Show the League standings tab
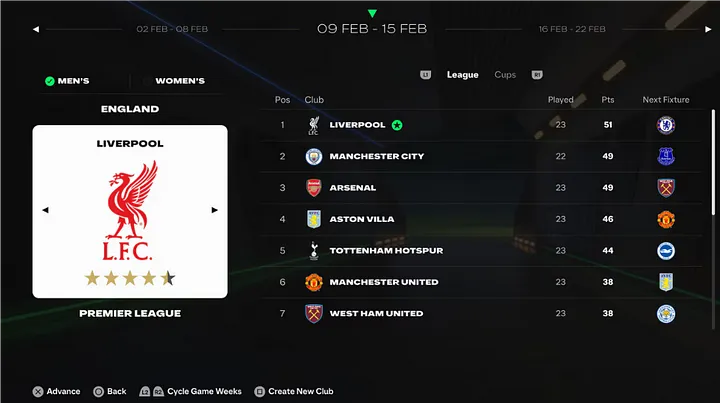 click(462, 75)
